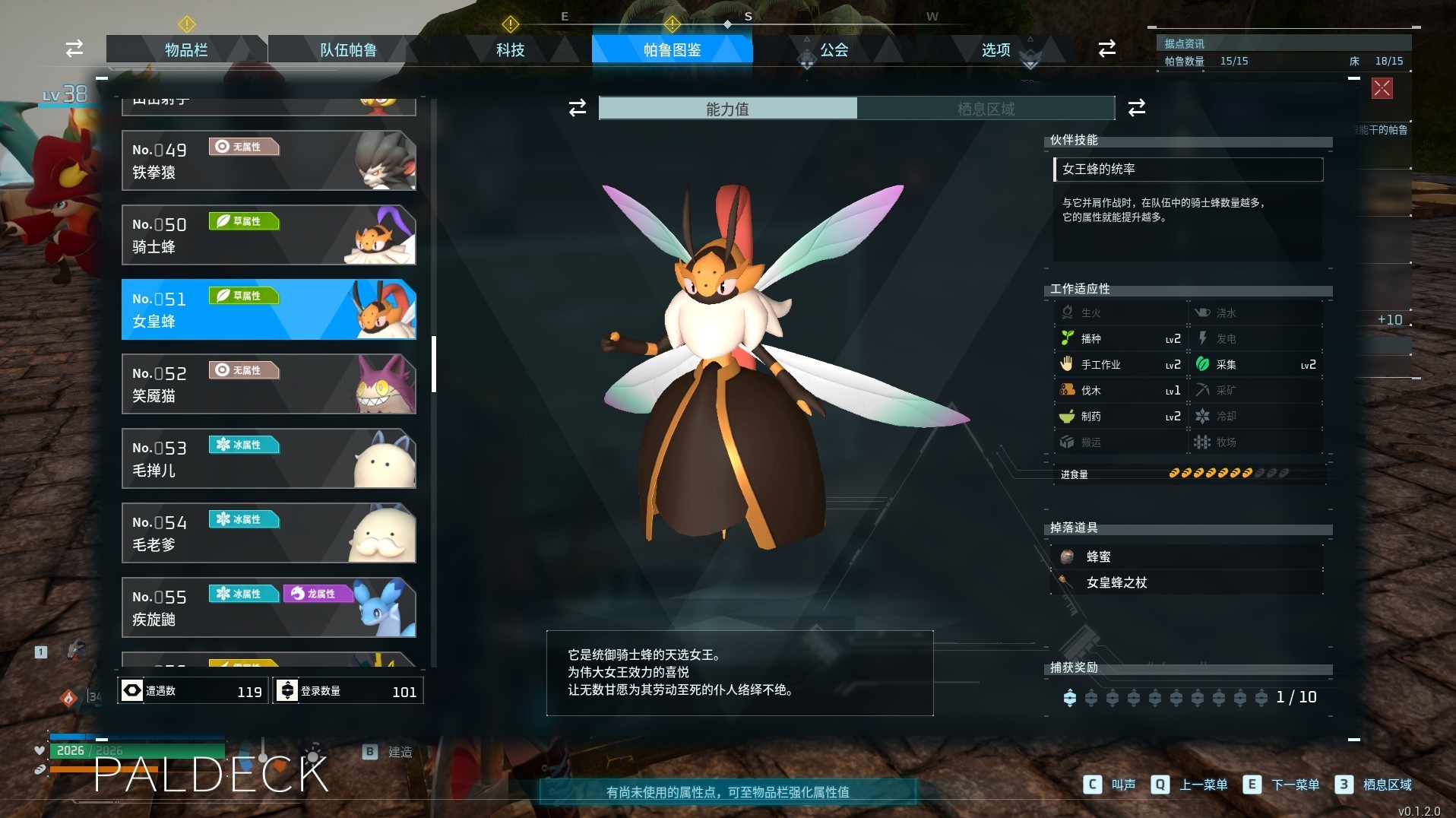Select the 牧场 farming icon
Screen dimensions: 1456x818
[x=1202, y=442]
